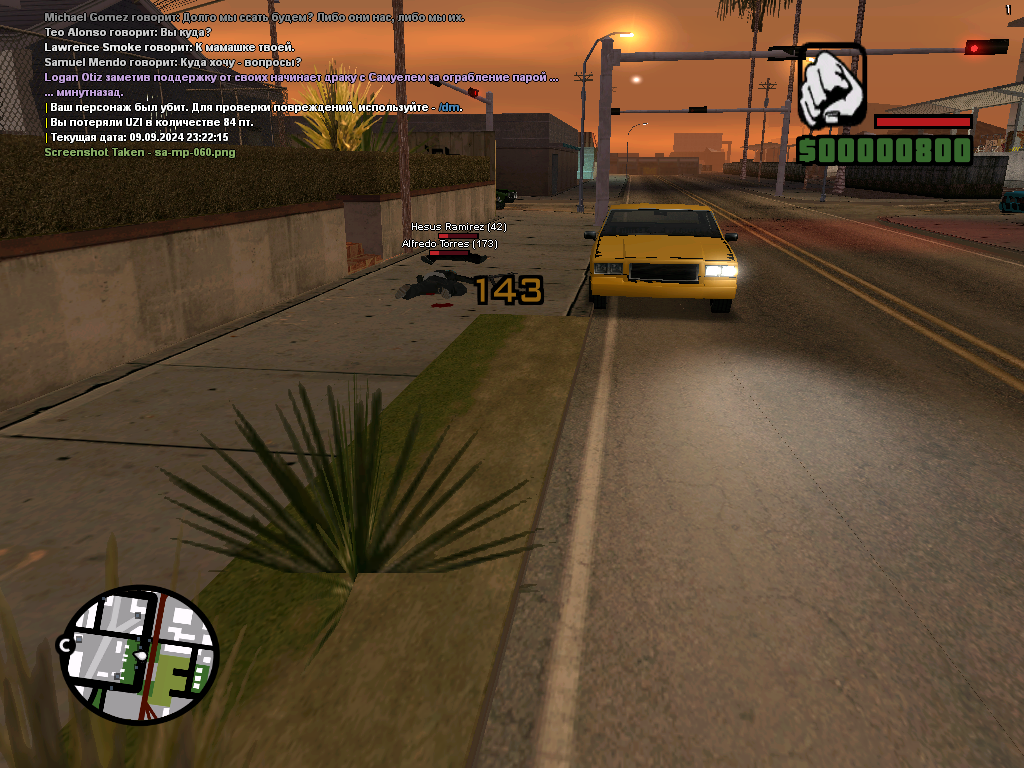Viewport: 1024px width, 768px height.
Task: Select Alfredo Torres player name tag
Action: (450, 244)
